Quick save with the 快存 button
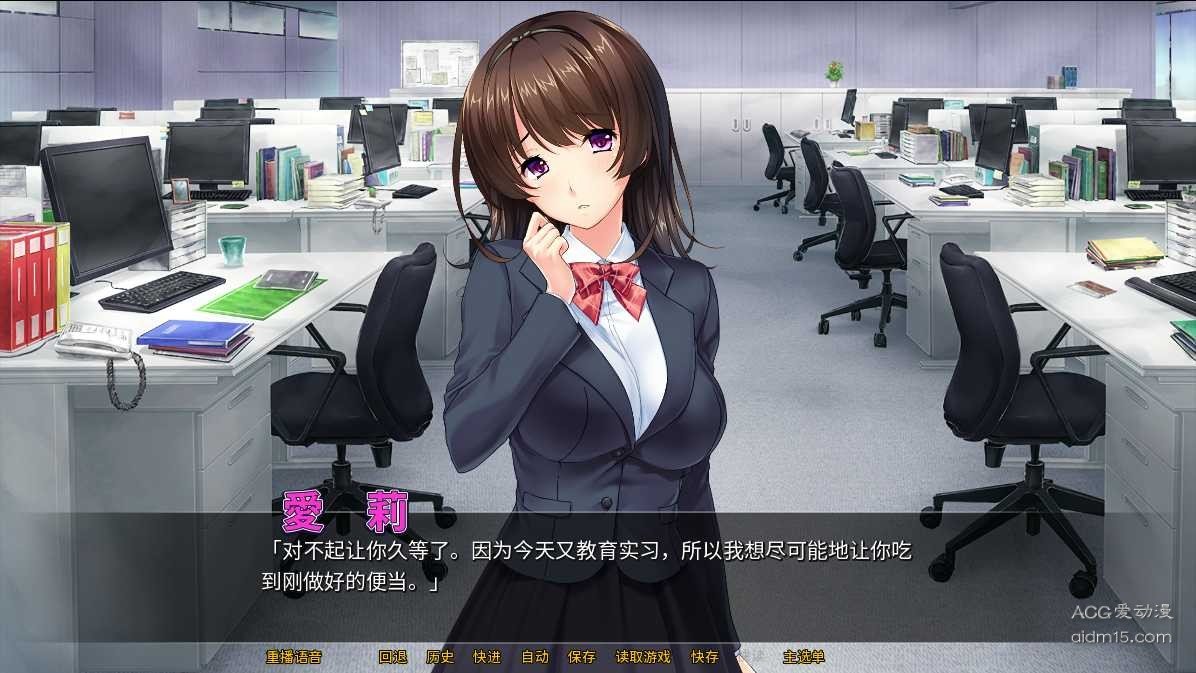 [x=705, y=657]
